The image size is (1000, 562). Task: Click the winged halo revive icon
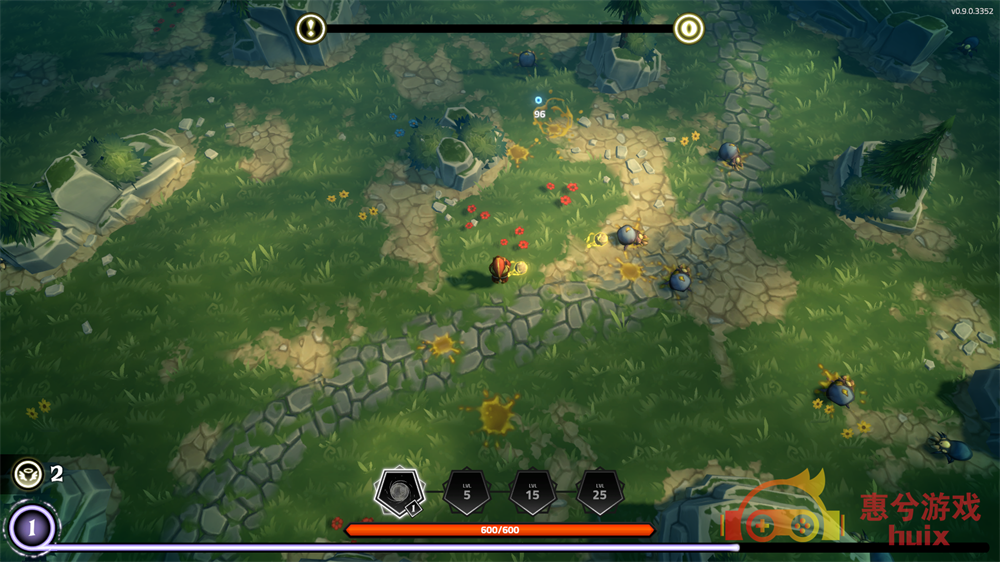[x=27, y=473]
